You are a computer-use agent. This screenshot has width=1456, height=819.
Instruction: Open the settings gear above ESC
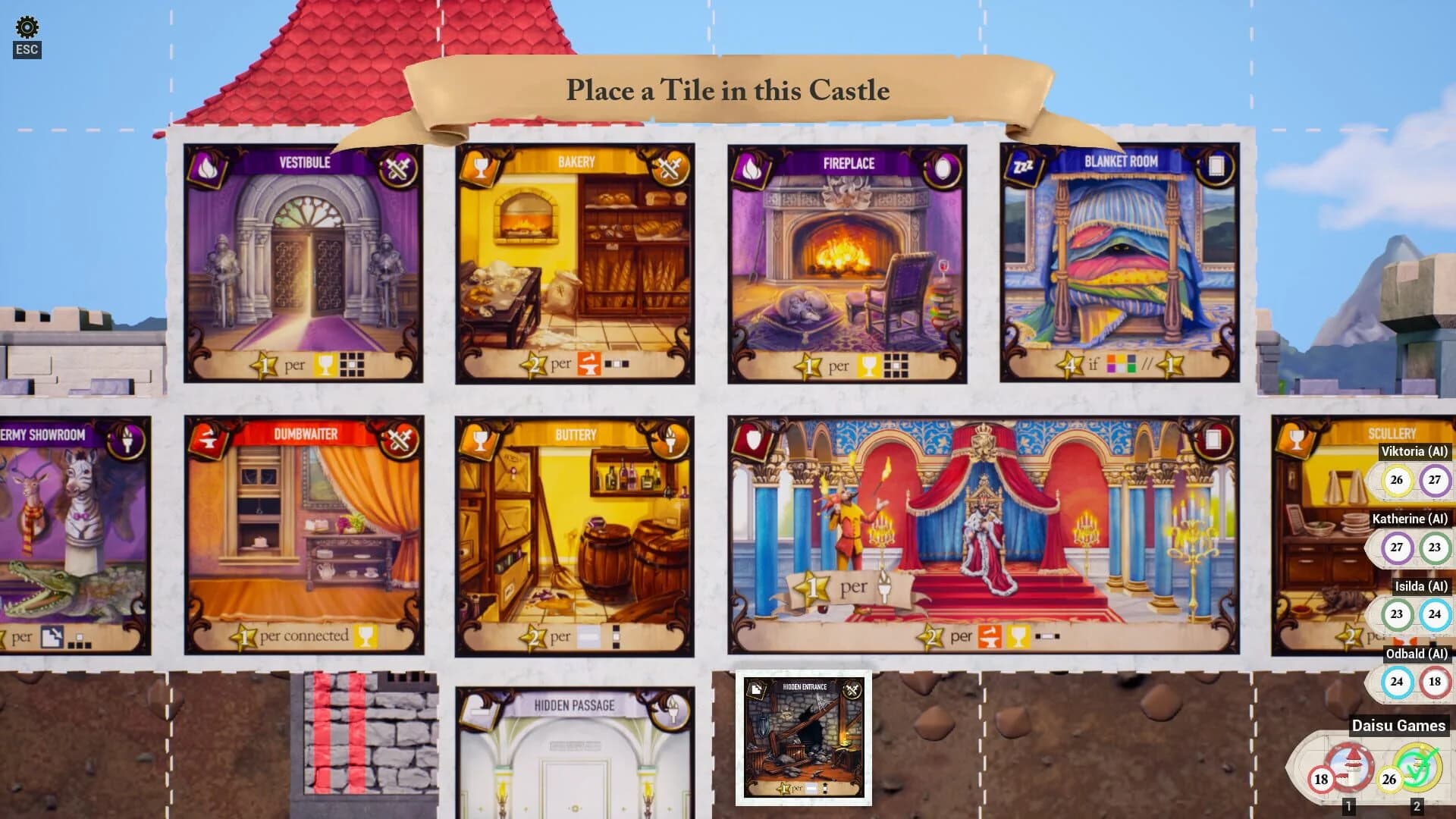click(27, 27)
